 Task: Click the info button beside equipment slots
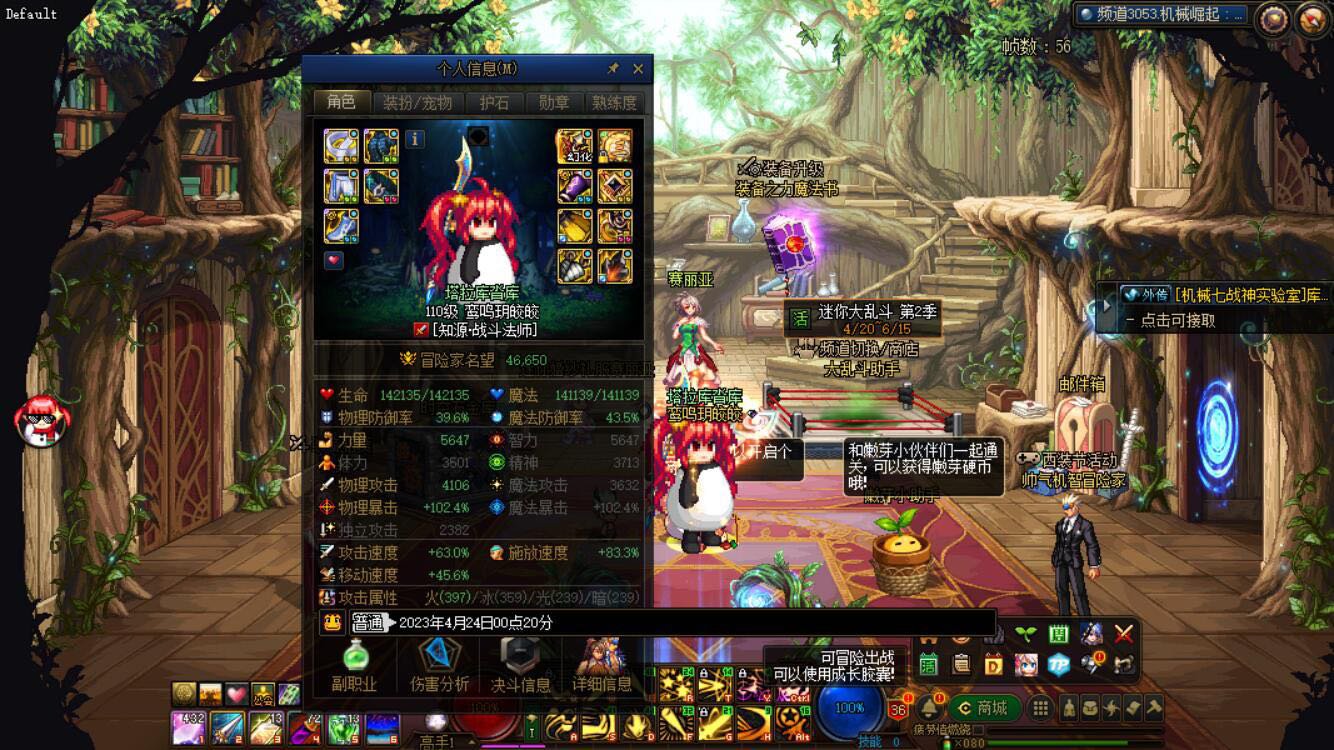point(415,139)
